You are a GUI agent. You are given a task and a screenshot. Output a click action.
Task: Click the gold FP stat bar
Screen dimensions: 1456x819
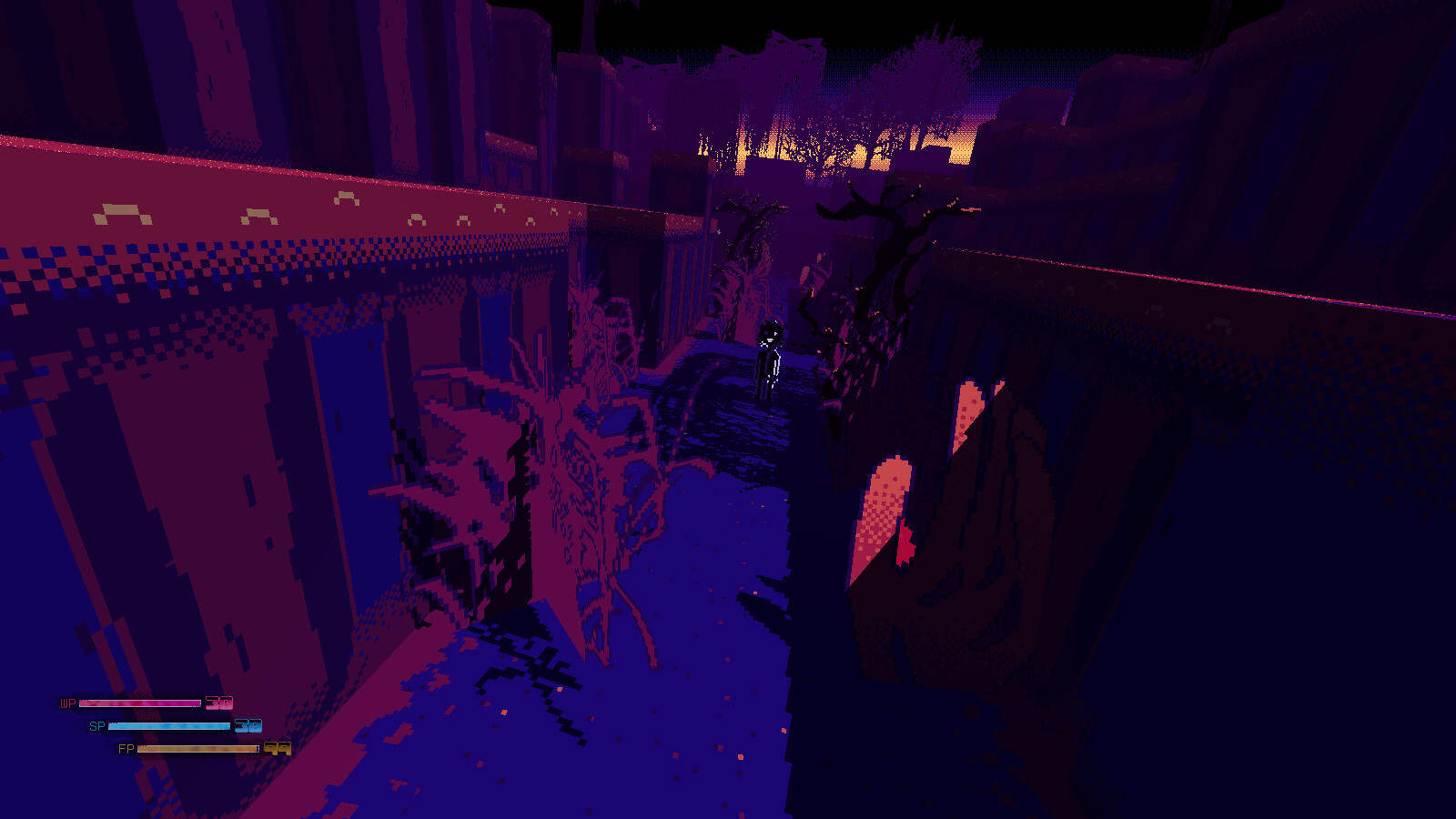198,750
